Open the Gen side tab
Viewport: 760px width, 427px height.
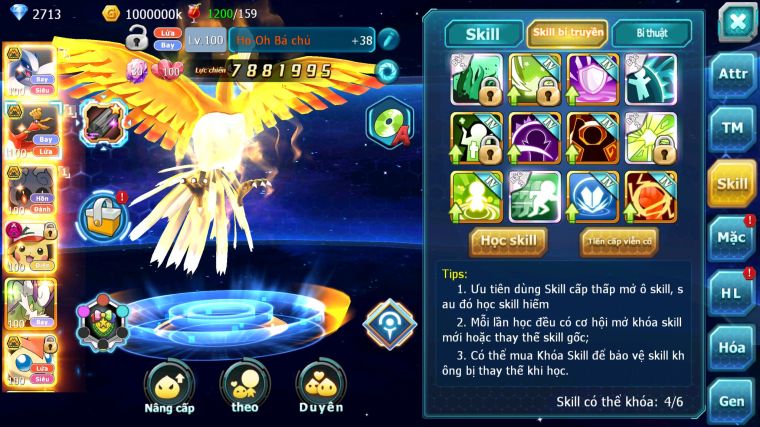[x=732, y=400]
